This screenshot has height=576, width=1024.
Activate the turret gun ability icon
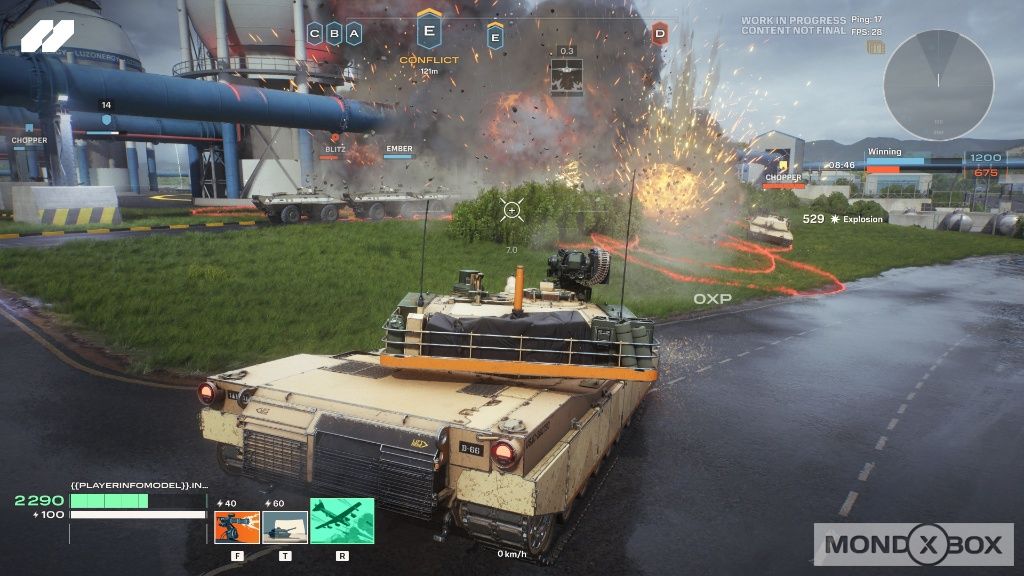(237, 527)
